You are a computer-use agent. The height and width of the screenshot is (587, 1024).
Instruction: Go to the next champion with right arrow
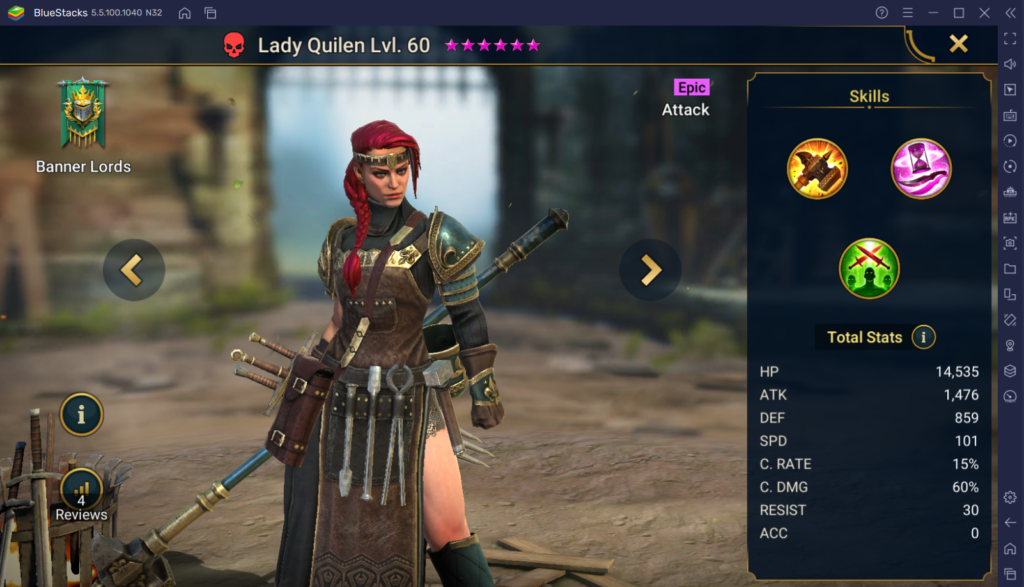650,269
